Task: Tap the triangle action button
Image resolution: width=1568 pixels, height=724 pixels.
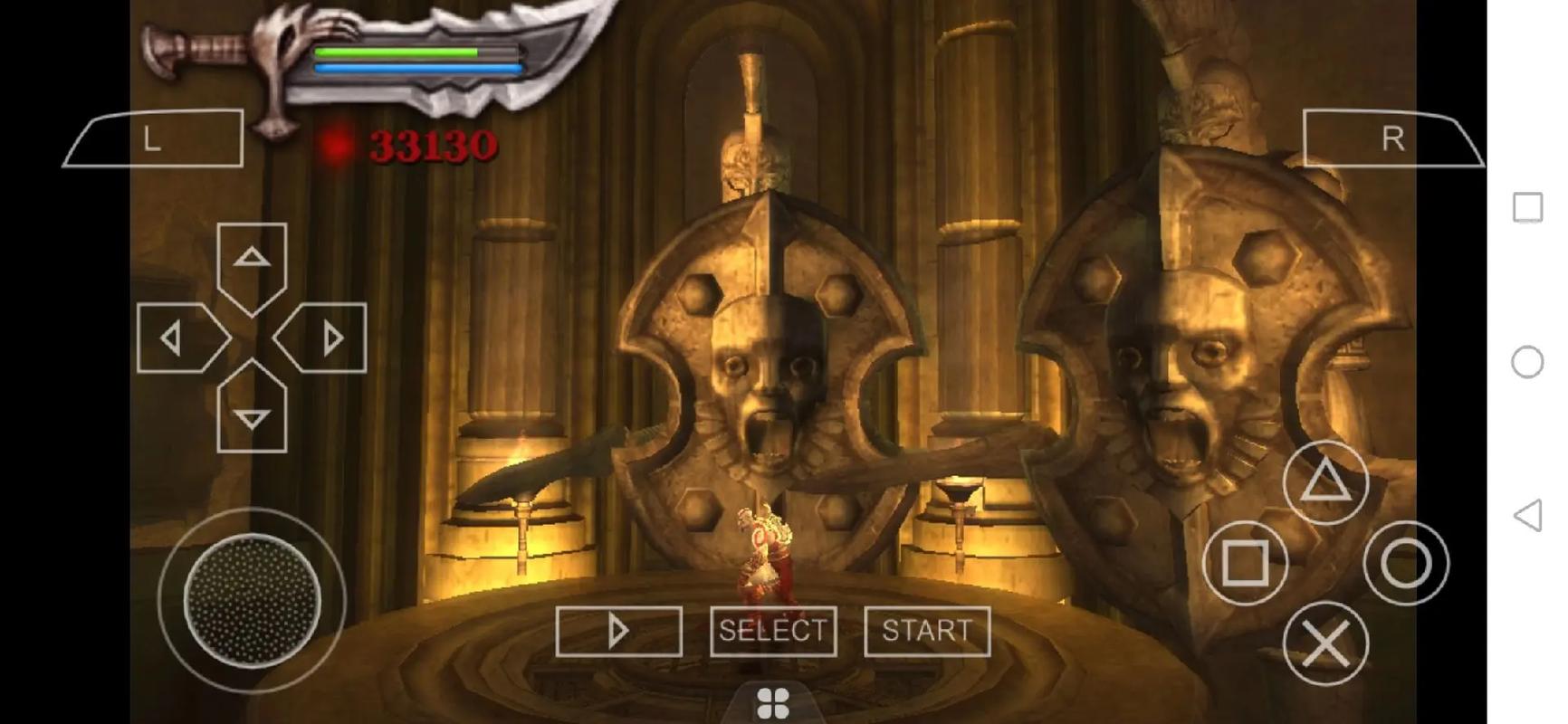Action: 1325,481
